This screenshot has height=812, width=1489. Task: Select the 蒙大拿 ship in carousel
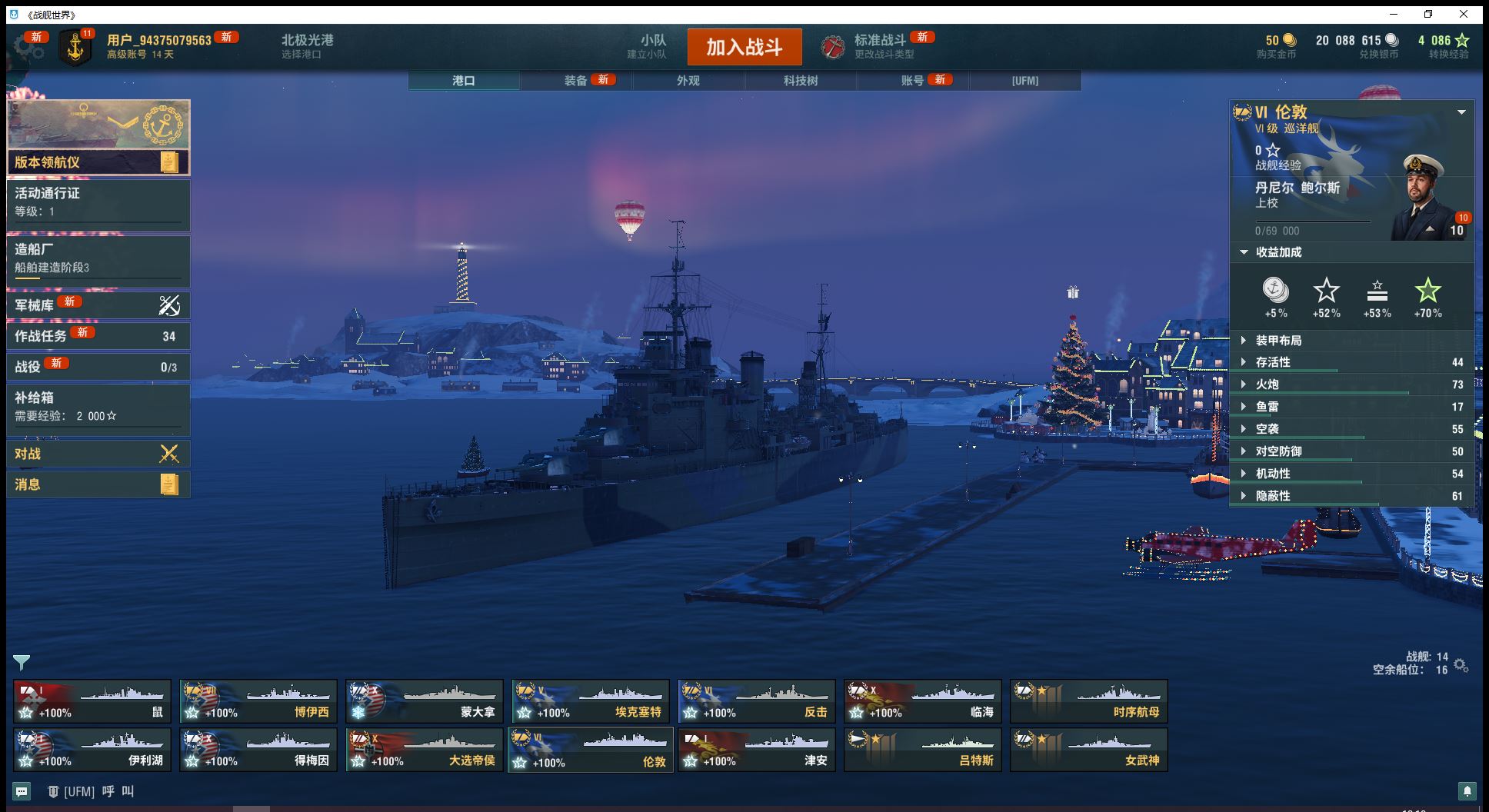coord(425,701)
